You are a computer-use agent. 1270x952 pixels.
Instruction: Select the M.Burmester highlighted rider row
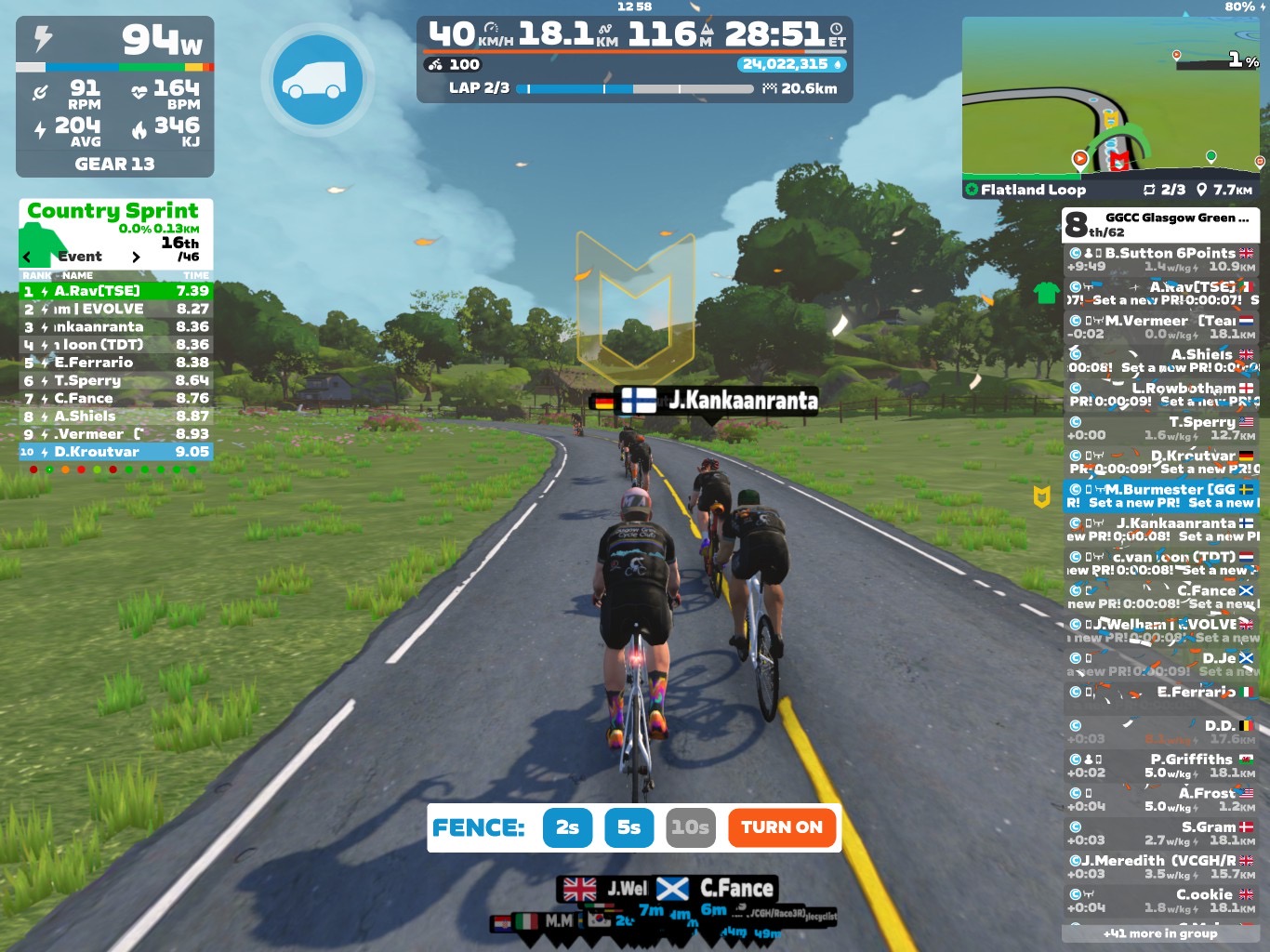click(1161, 496)
